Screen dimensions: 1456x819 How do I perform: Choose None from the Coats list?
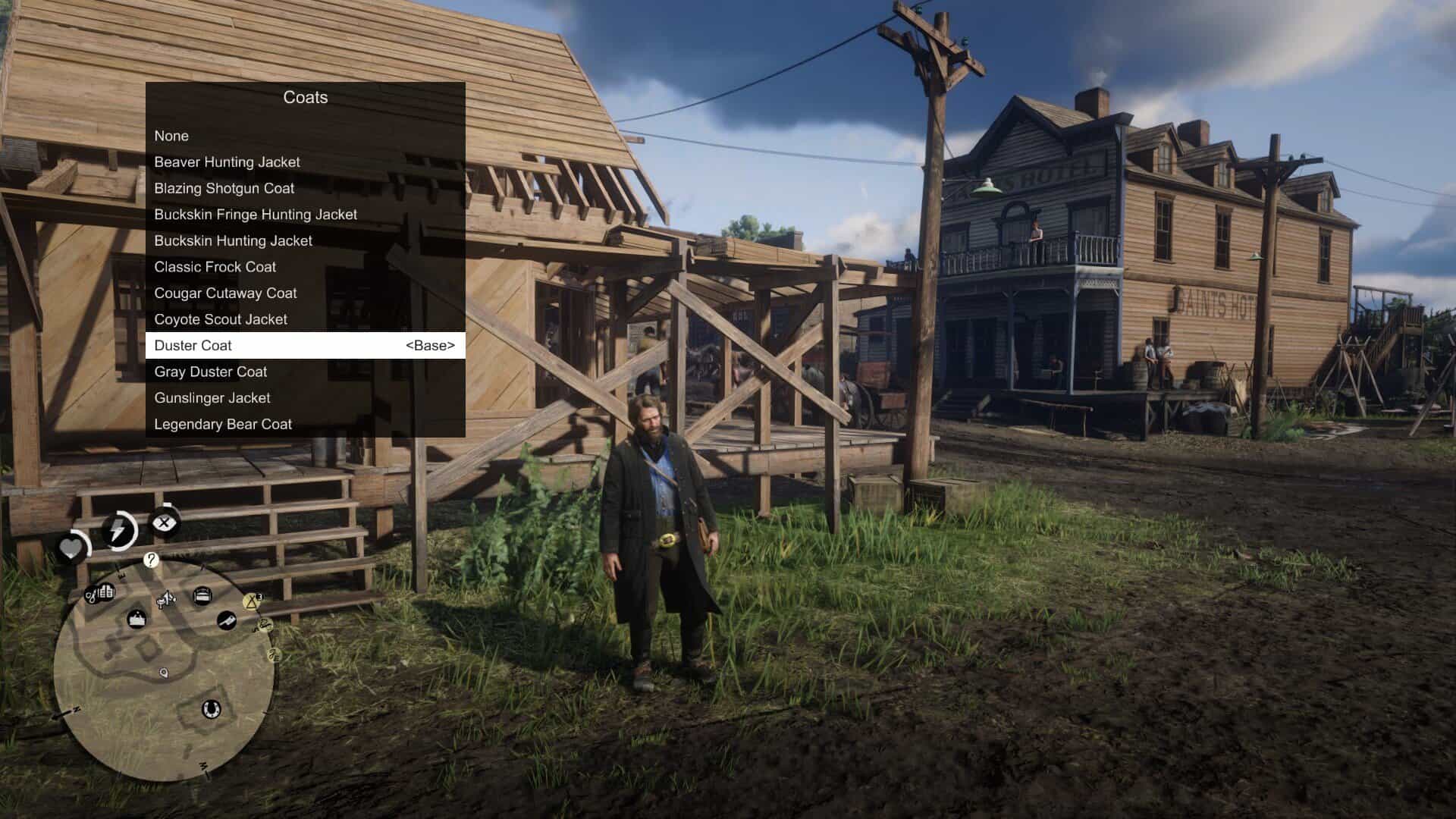click(x=171, y=136)
